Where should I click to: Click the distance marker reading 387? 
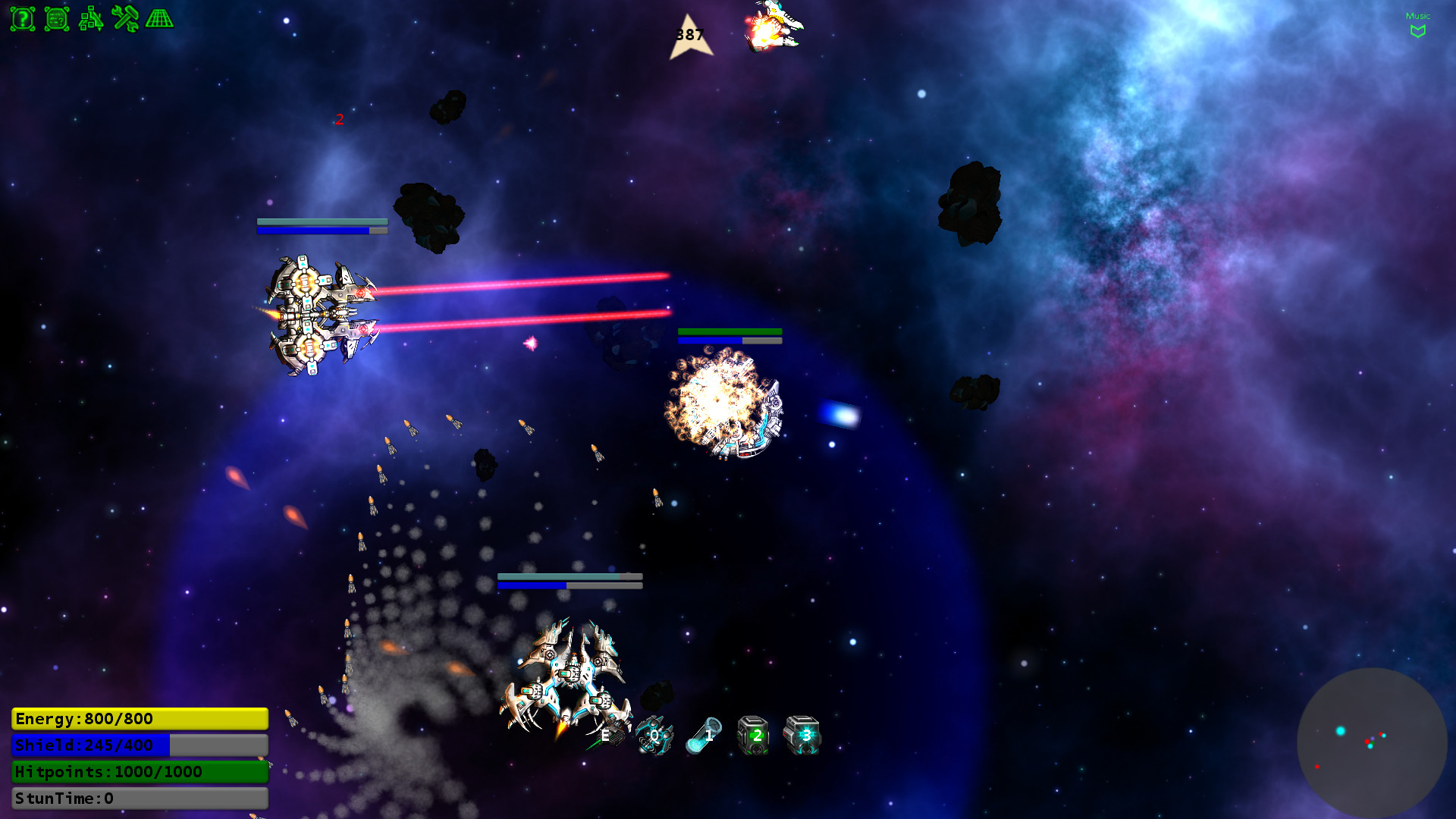coord(689,34)
